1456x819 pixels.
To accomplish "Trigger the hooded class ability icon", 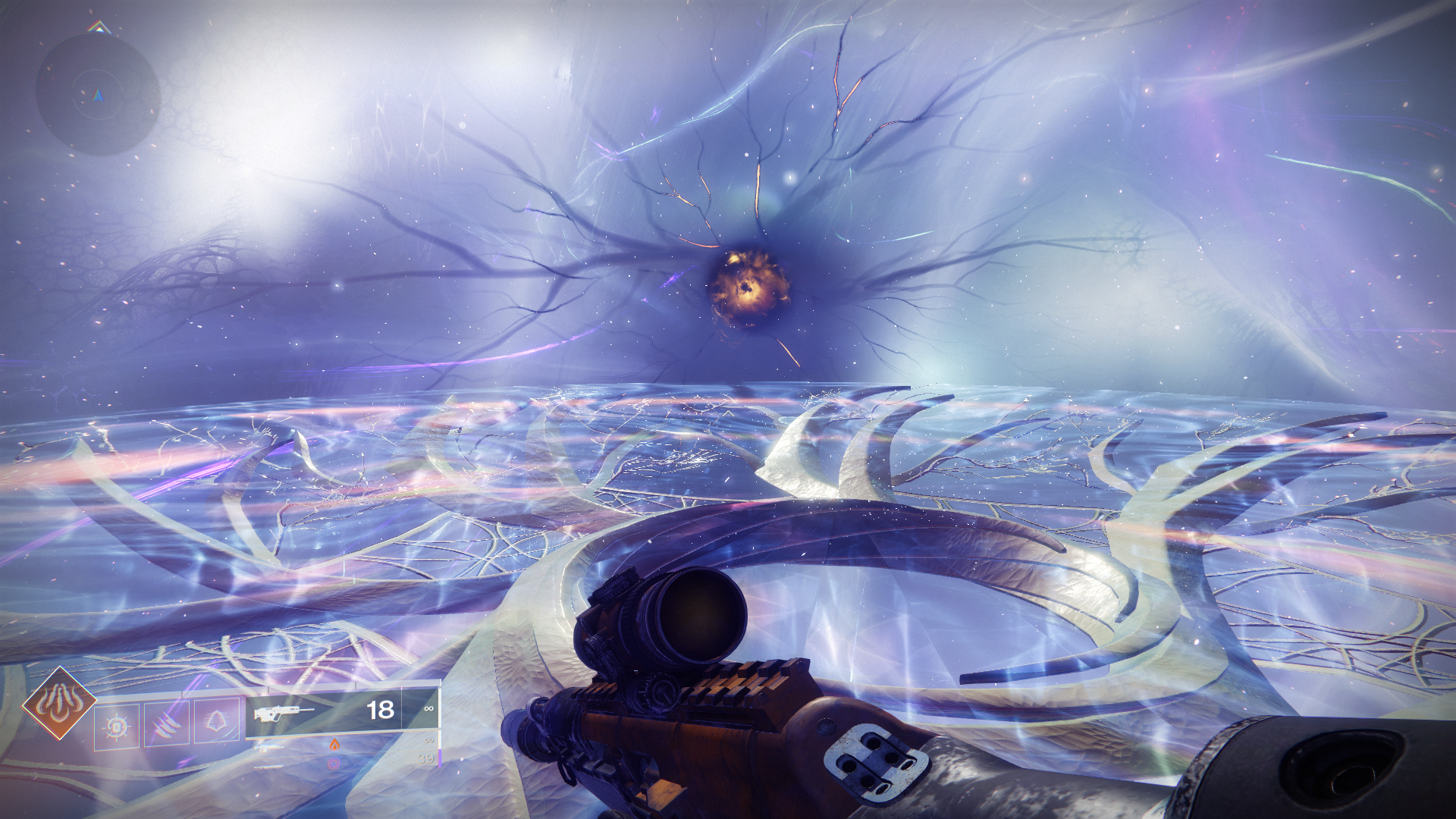I will point(217,721).
